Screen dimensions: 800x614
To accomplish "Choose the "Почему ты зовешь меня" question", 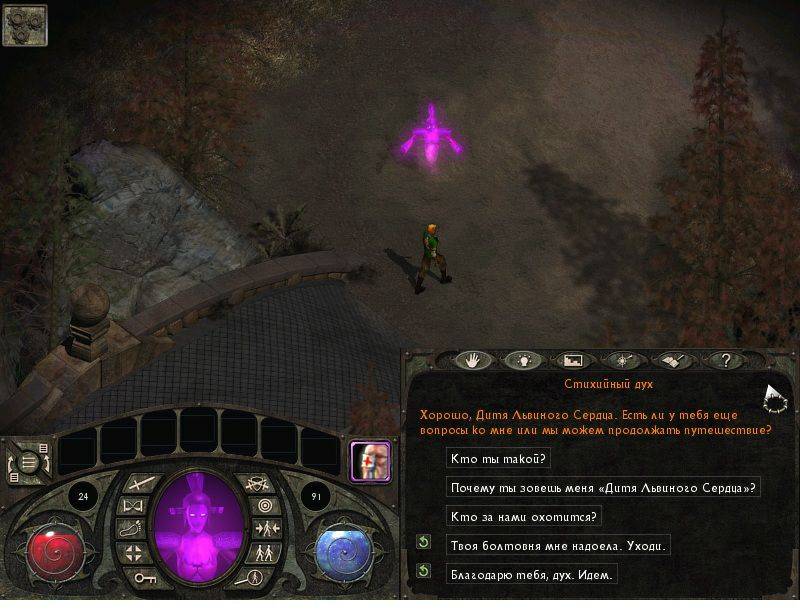I will (601, 488).
